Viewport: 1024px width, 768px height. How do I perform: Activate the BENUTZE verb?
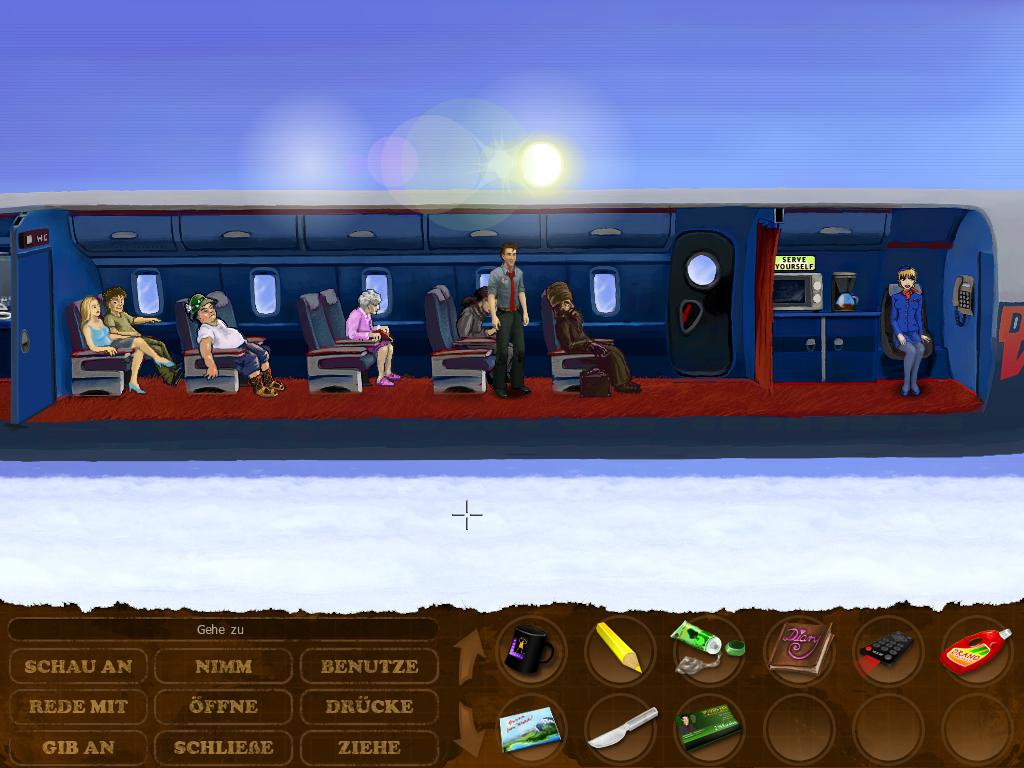coord(369,666)
